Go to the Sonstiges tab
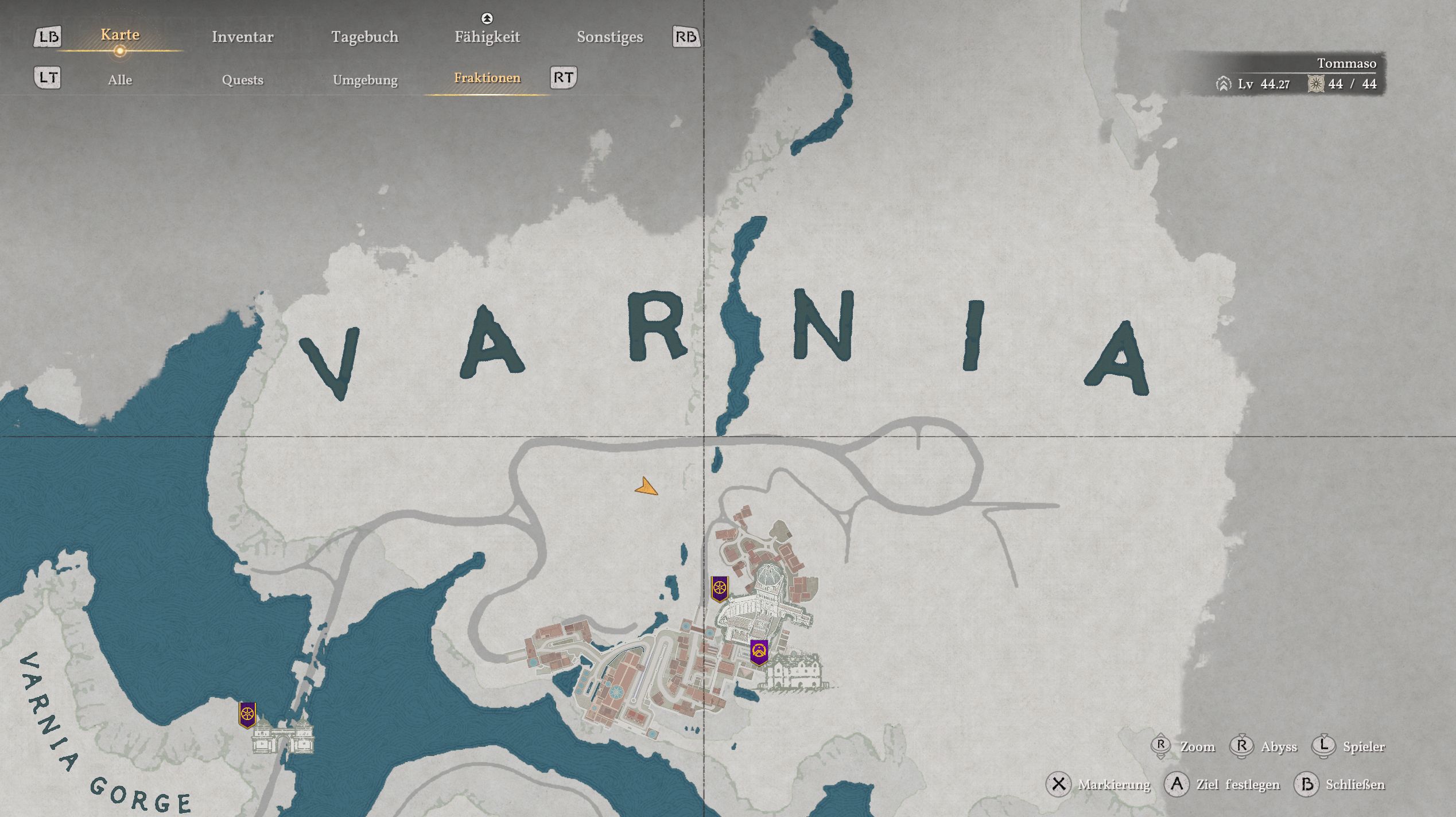Image resolution: width=1456 pixels, height=817 pixels. [609, 37]
